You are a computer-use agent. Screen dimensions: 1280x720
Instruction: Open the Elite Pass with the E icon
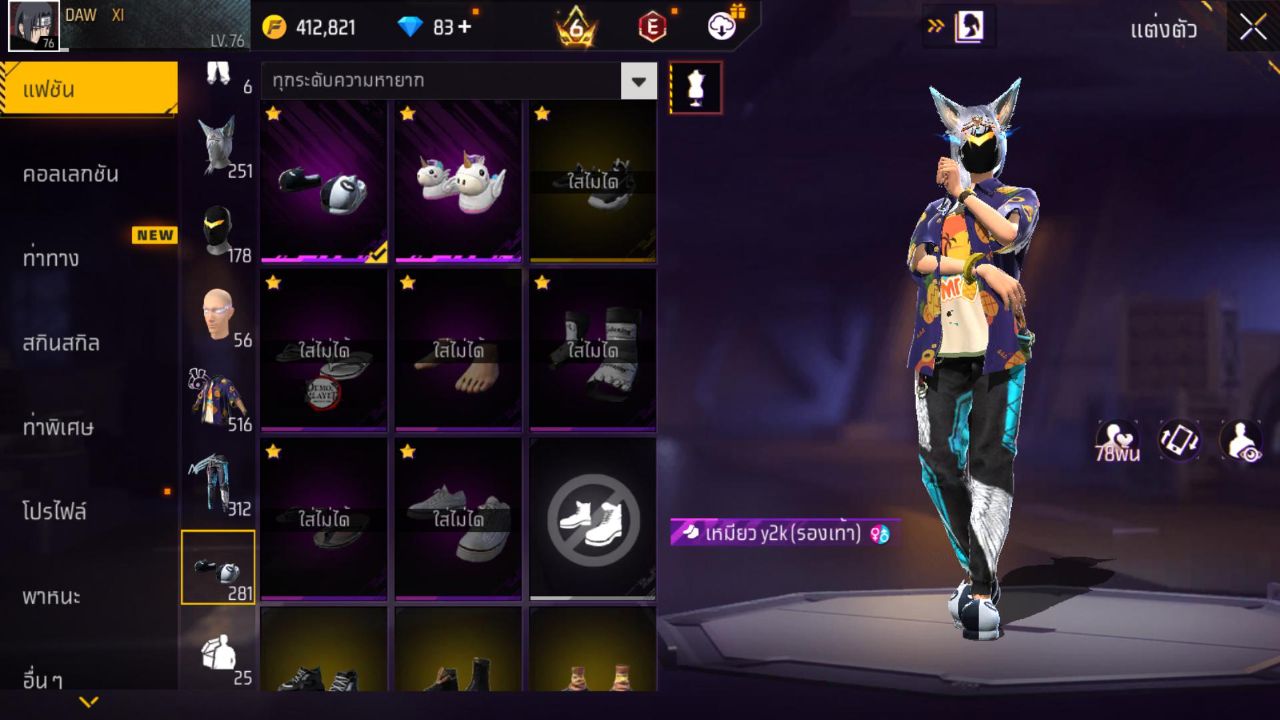coord(653,26)
